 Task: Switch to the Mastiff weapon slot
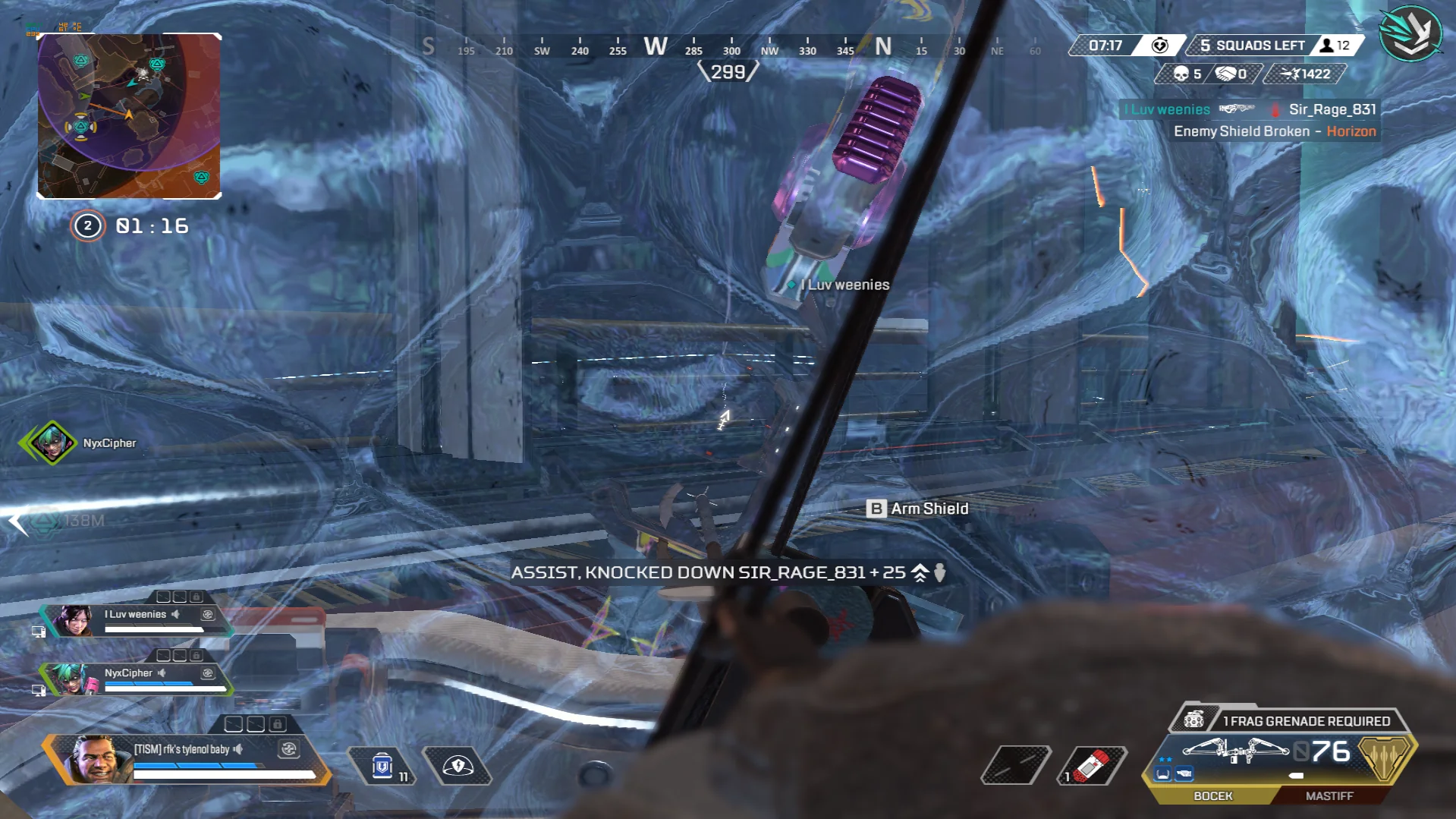(1329, 795)
